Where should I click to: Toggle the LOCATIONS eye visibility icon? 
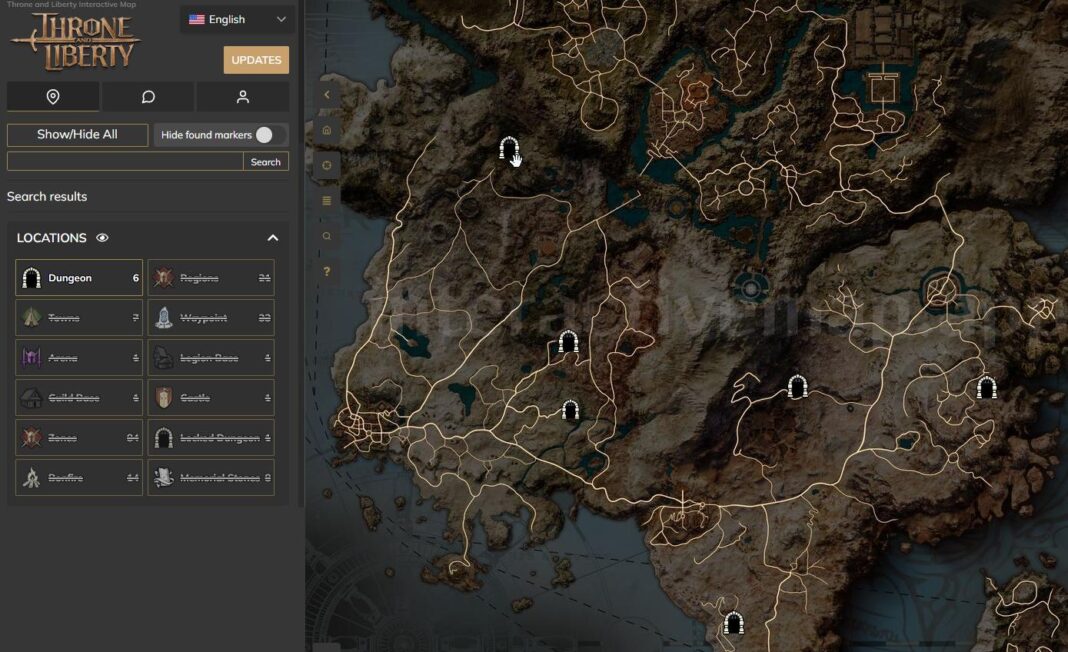[102, 238]
